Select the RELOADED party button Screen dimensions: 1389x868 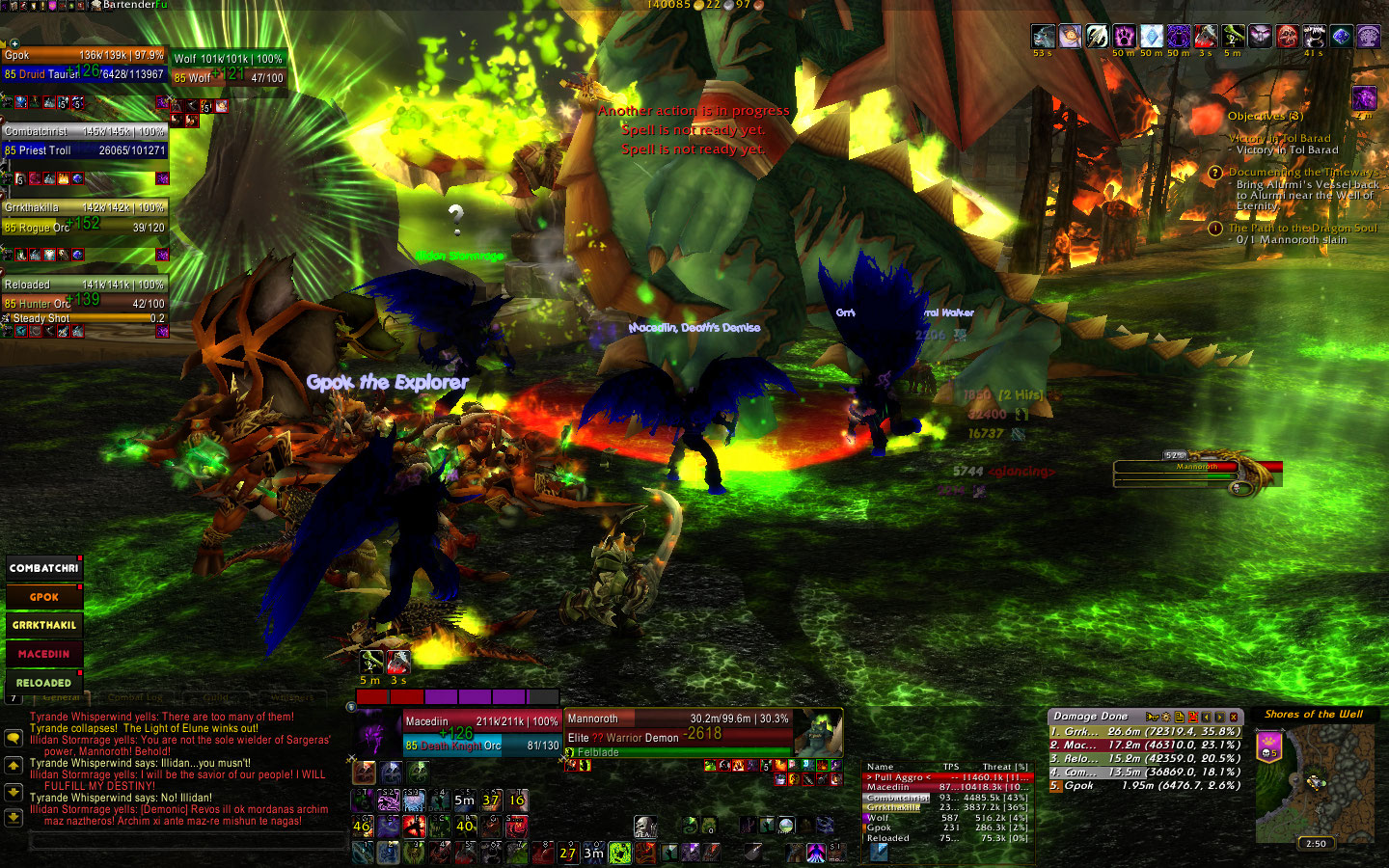44,683
